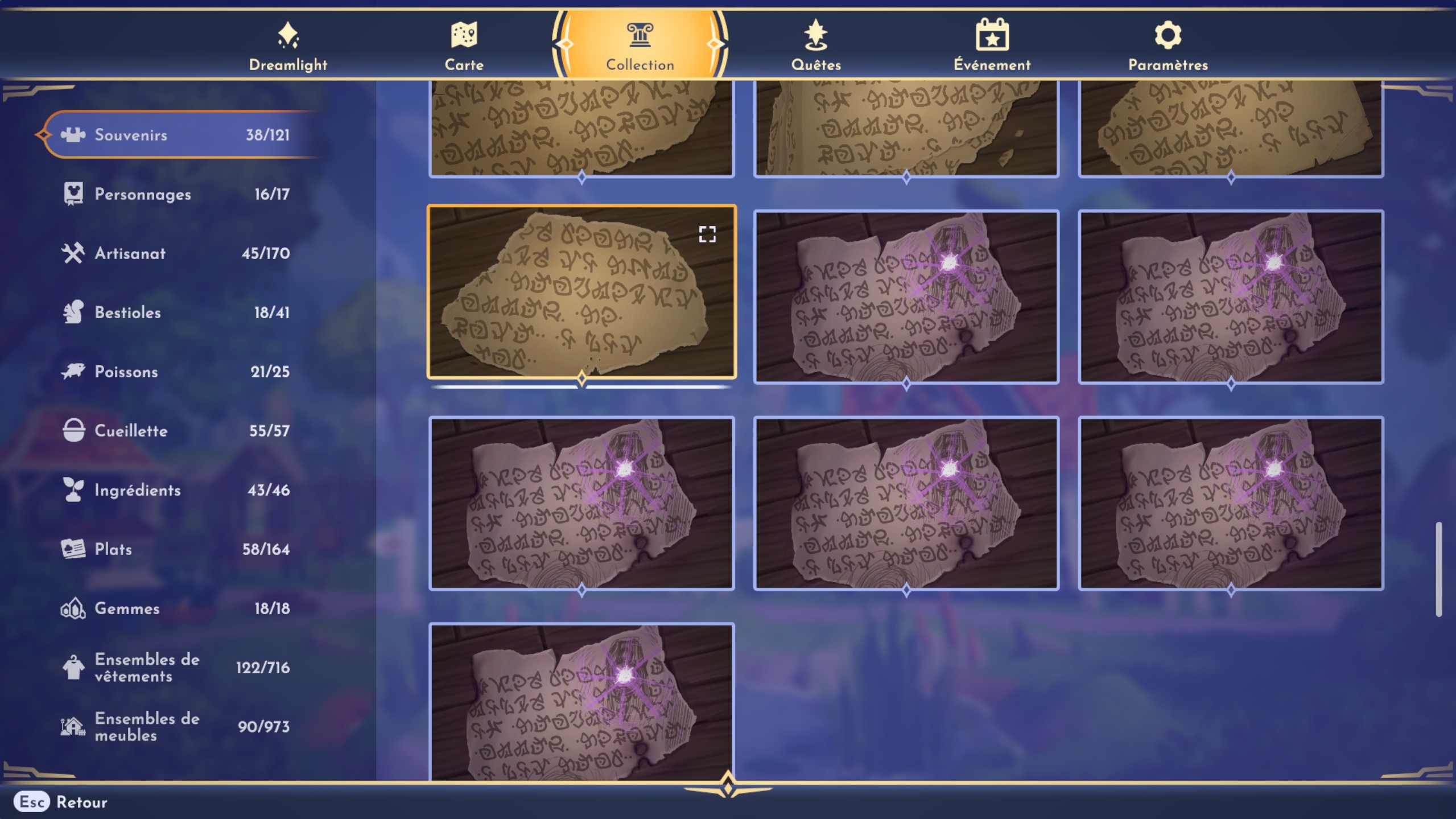Select the Personnages book icon

tap(75, 194)
